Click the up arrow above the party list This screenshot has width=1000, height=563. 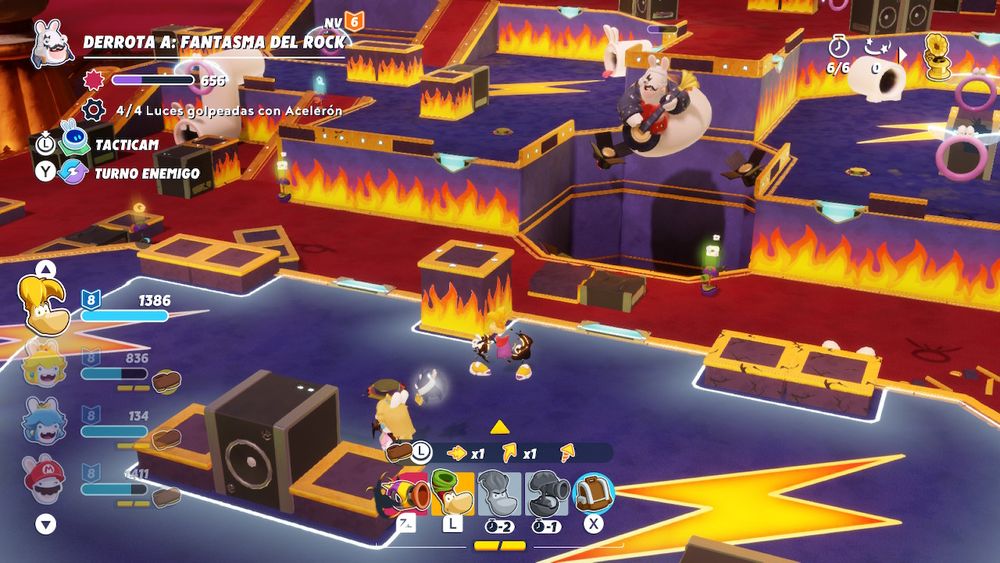pos(45,268)
